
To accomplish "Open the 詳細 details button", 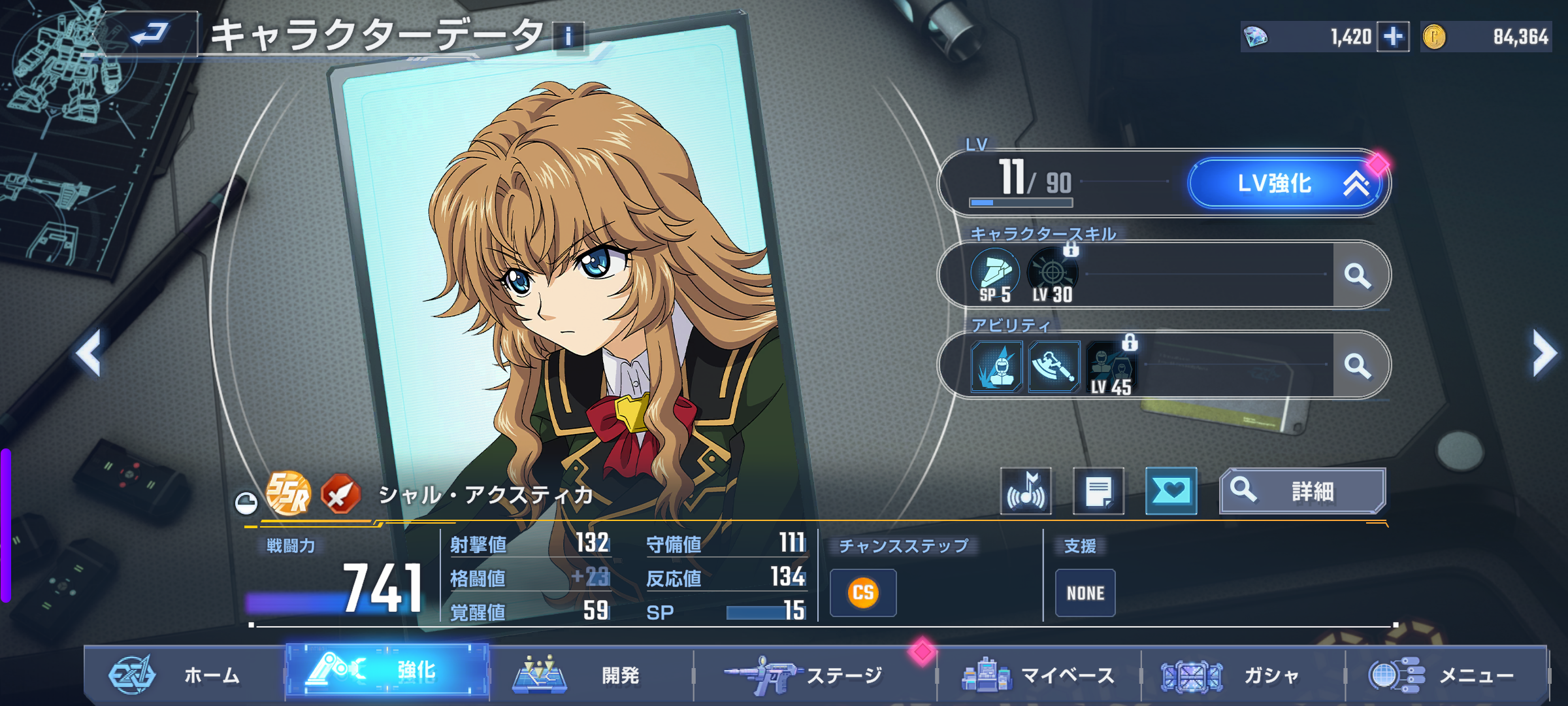I will pyautogui.click(x=1301, y=492).
